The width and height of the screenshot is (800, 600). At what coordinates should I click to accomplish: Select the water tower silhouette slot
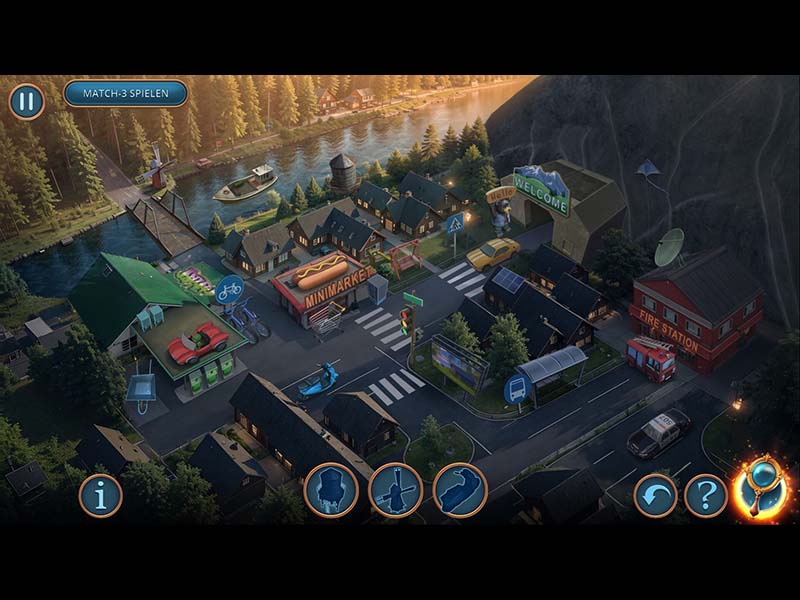click(331, 490)
